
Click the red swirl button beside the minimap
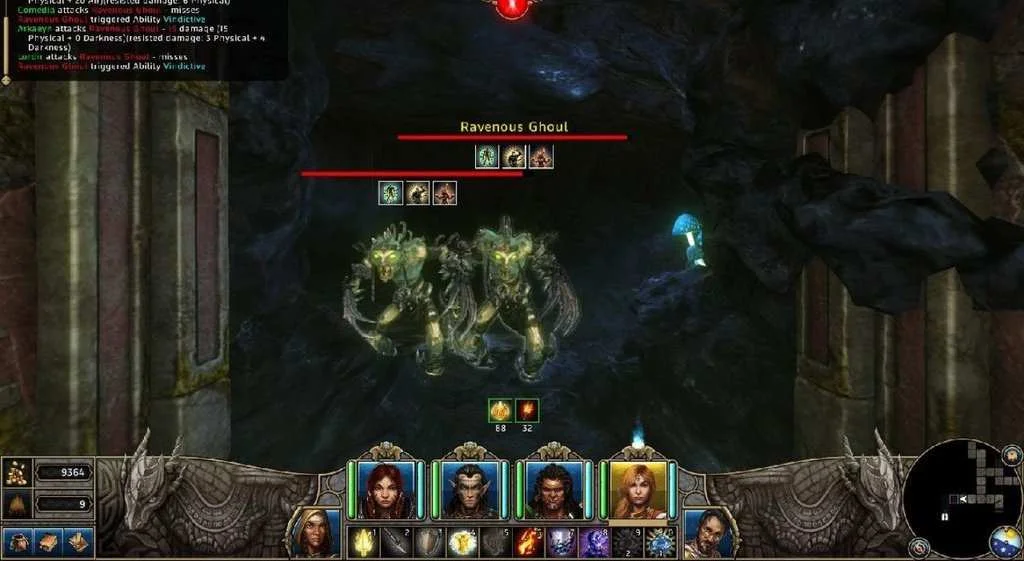[x=918, y=547]
